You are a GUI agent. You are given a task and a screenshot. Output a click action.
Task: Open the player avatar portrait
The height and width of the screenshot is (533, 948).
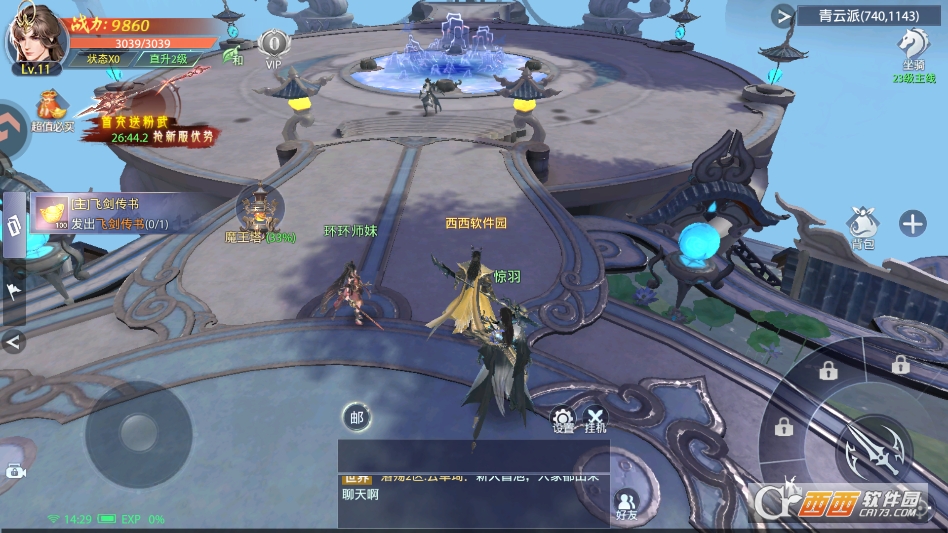coord(35,38)
